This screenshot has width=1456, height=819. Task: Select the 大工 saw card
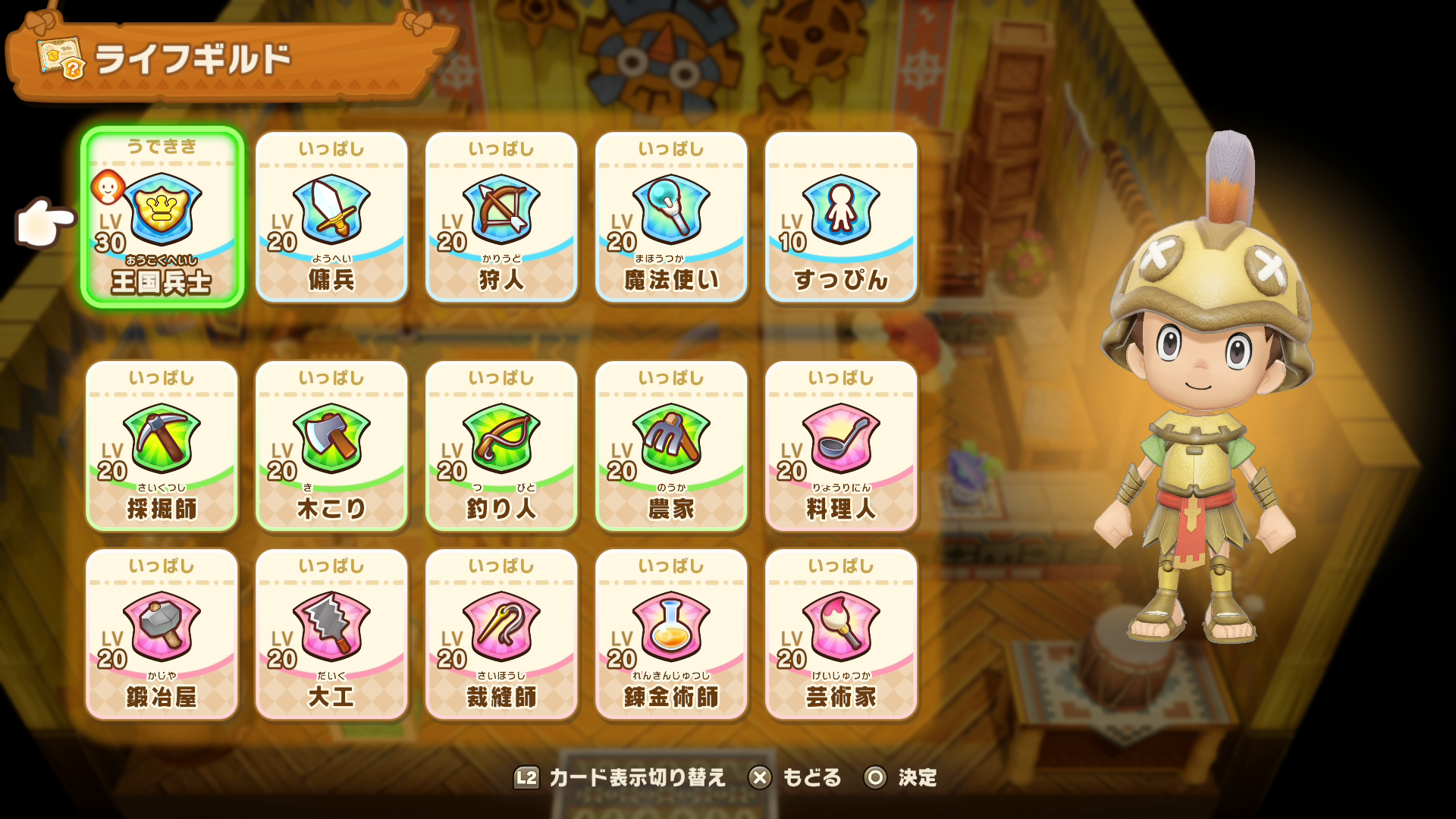pos(331,634)
